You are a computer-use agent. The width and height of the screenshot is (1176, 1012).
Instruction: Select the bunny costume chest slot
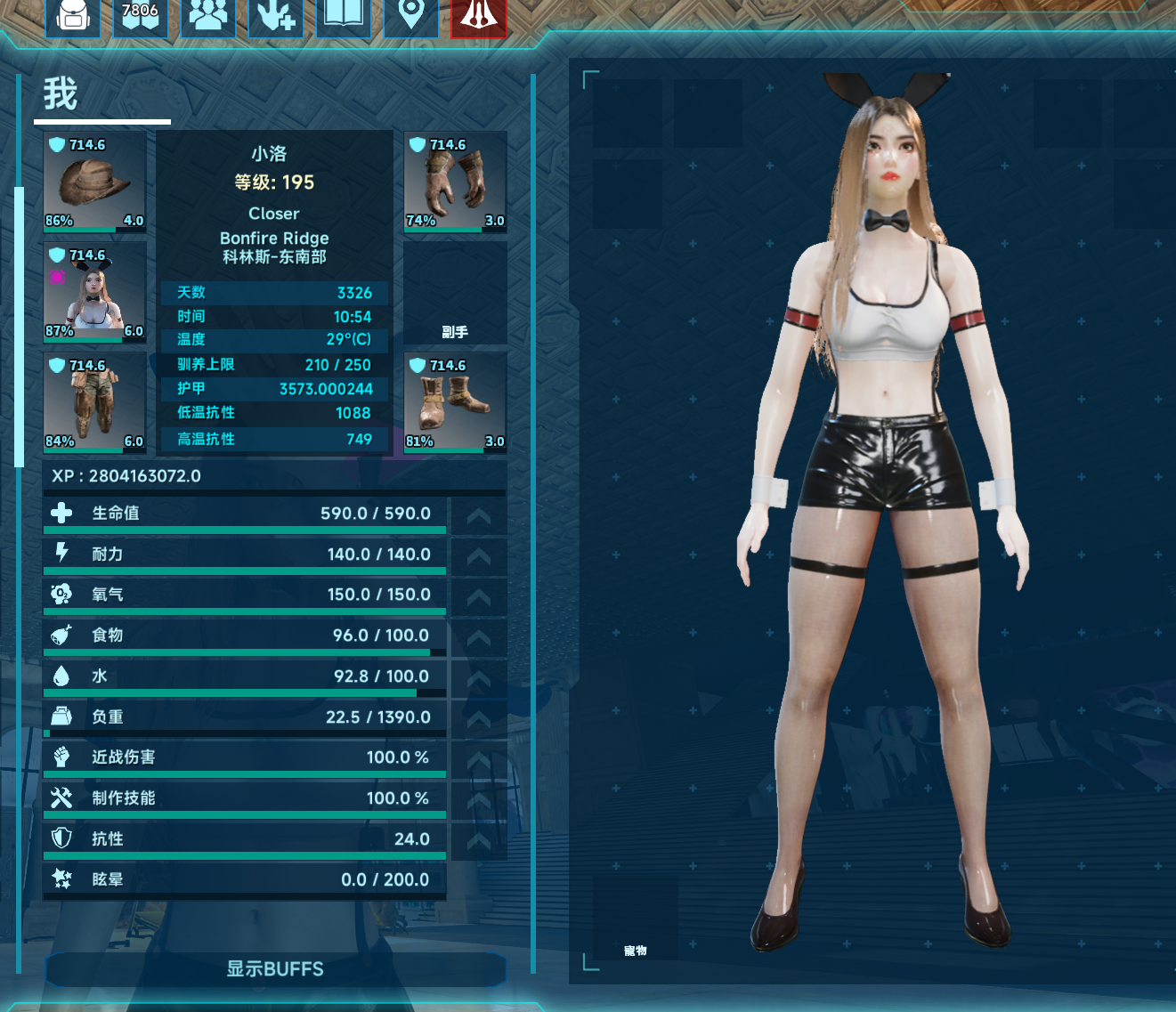pyautogui.click(x=95, y=293)
